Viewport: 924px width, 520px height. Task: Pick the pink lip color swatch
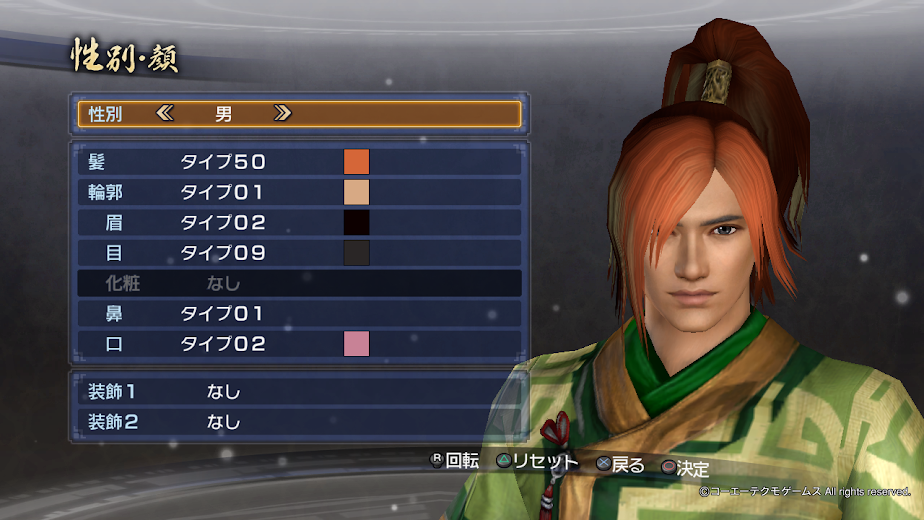point(357,344)
